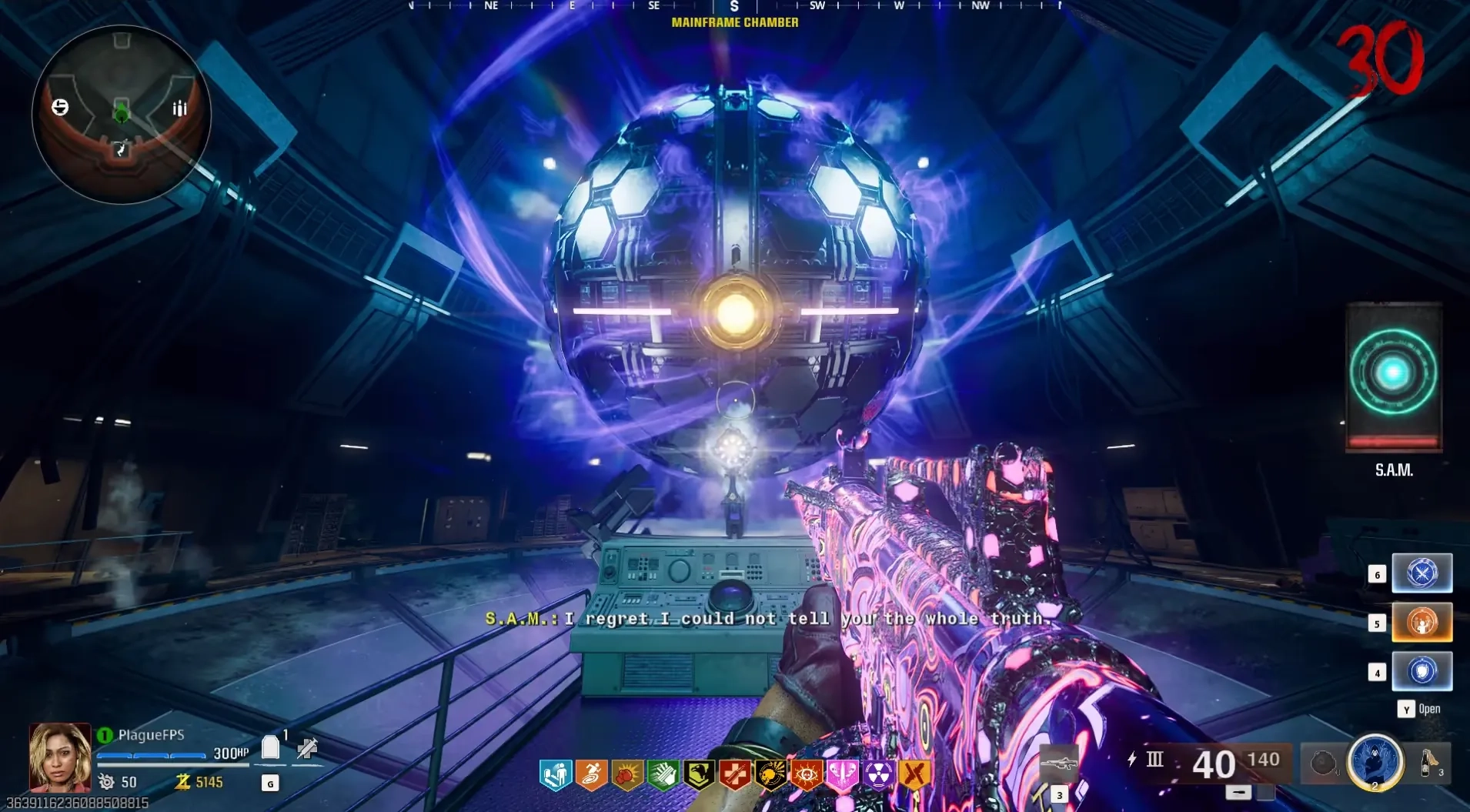Use the orange GobbleGum in slot 5
This screenshot has height=812, width=1470.
pos(1422,623)
